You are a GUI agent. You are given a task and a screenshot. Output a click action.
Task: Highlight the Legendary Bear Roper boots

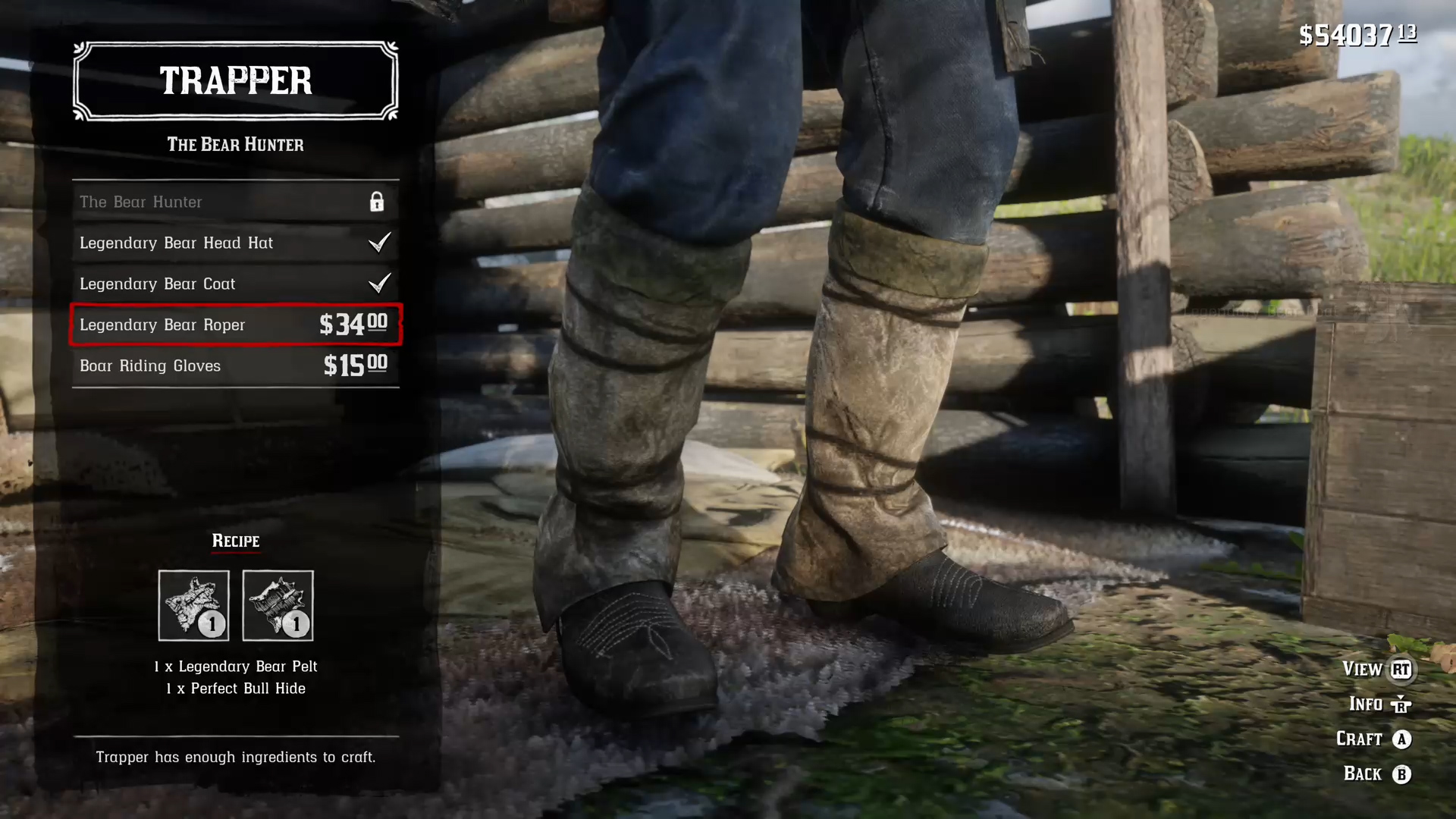coord(235,325)
